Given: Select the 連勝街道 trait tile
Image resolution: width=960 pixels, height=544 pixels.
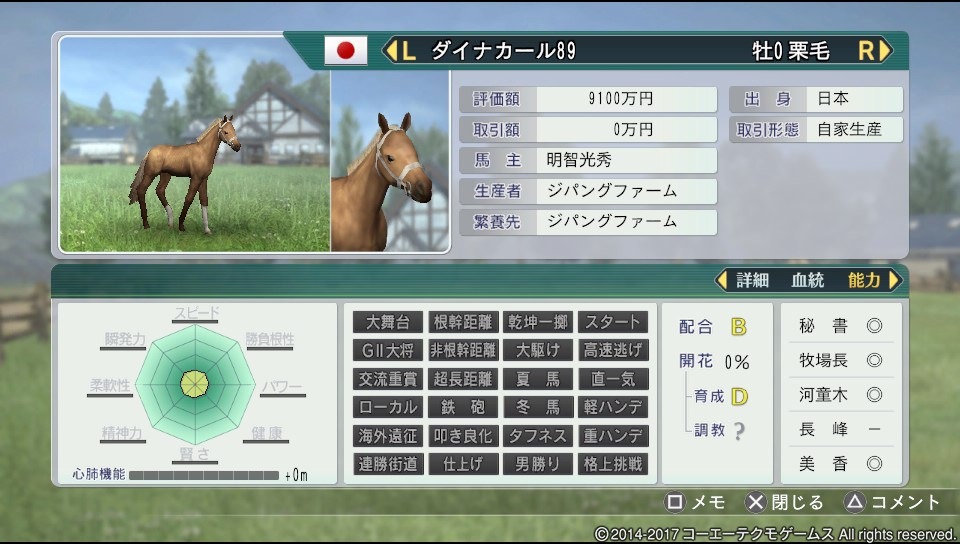Looking at the screenshot, I should click(388, 464).
